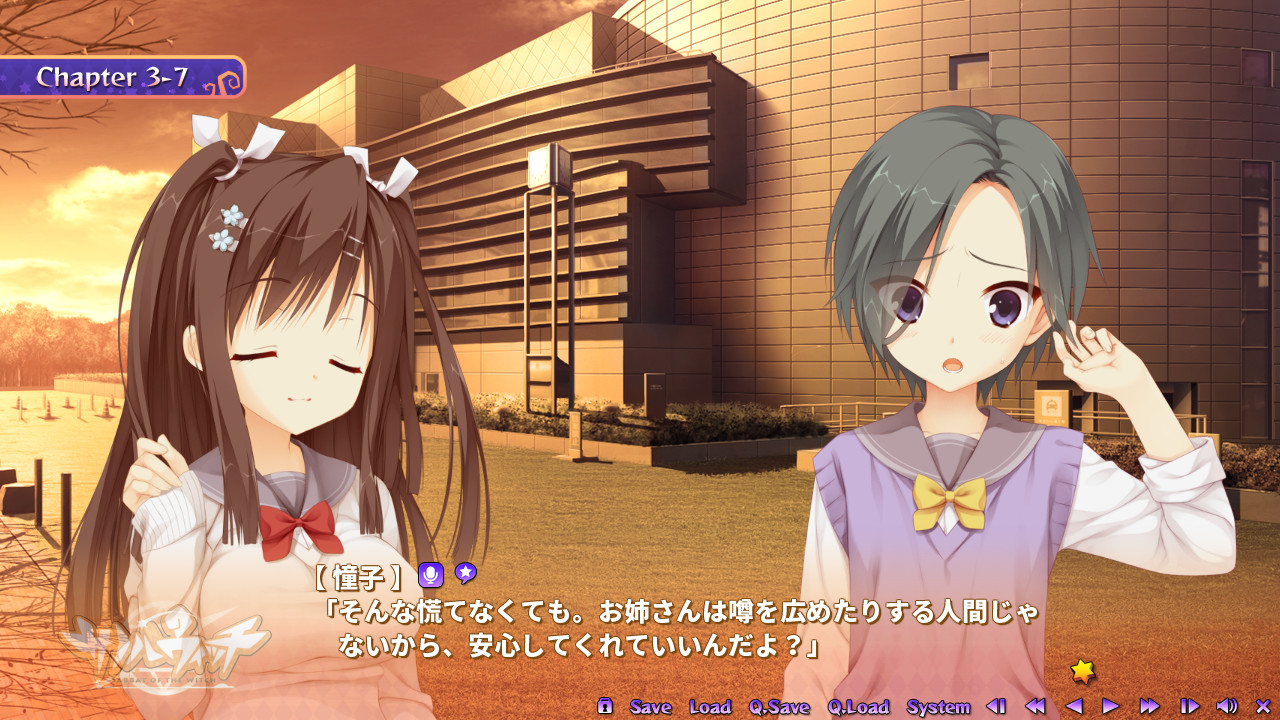Start auto-play with the right arrow
This screenshot has height=720, width=1280.
point(1110,706)
